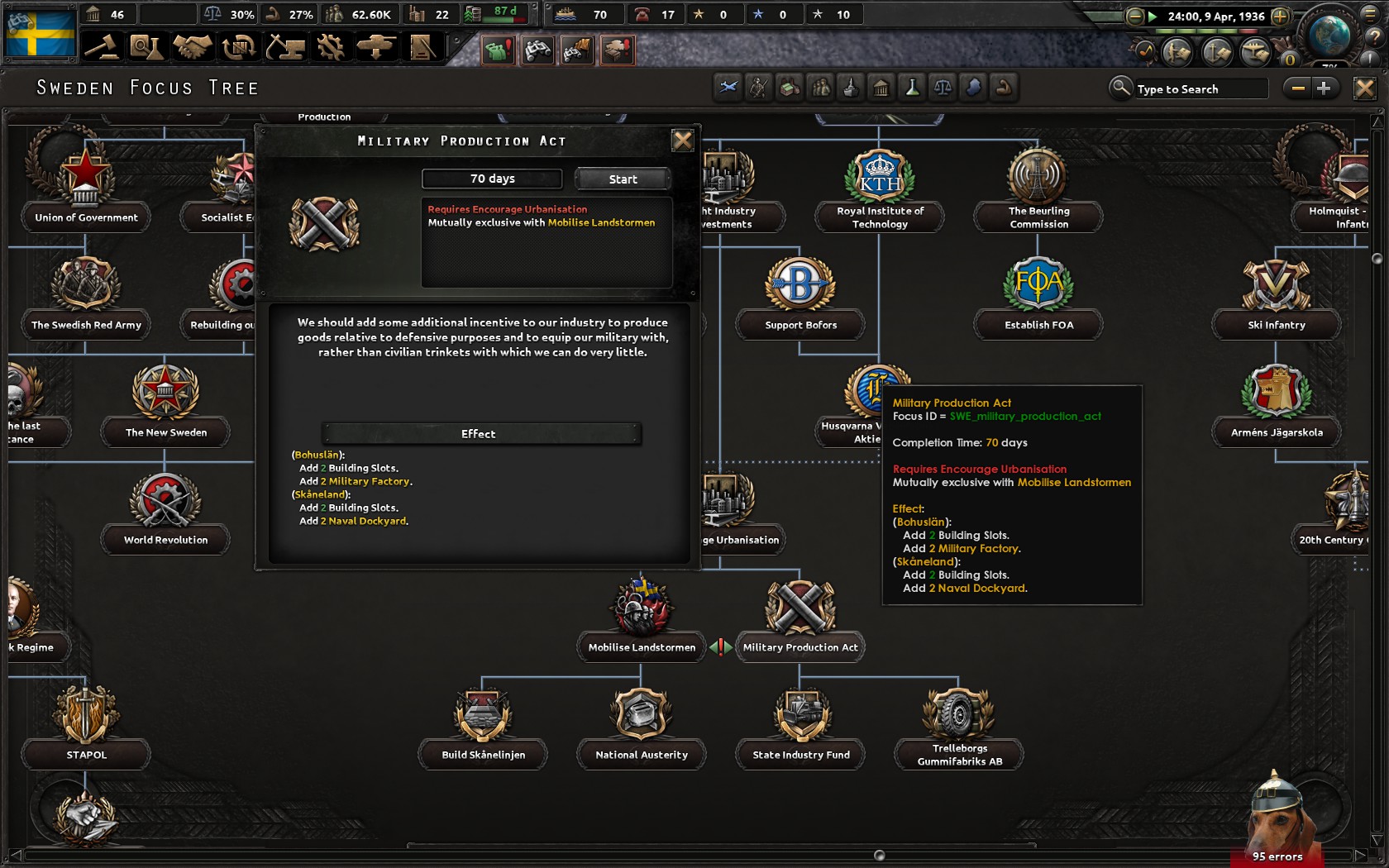Image resolution: width=1389 pixels, height=868 pixels.
Task: Open the Trade menu icon
Action: pyautogui.click(x=239, y=47)
